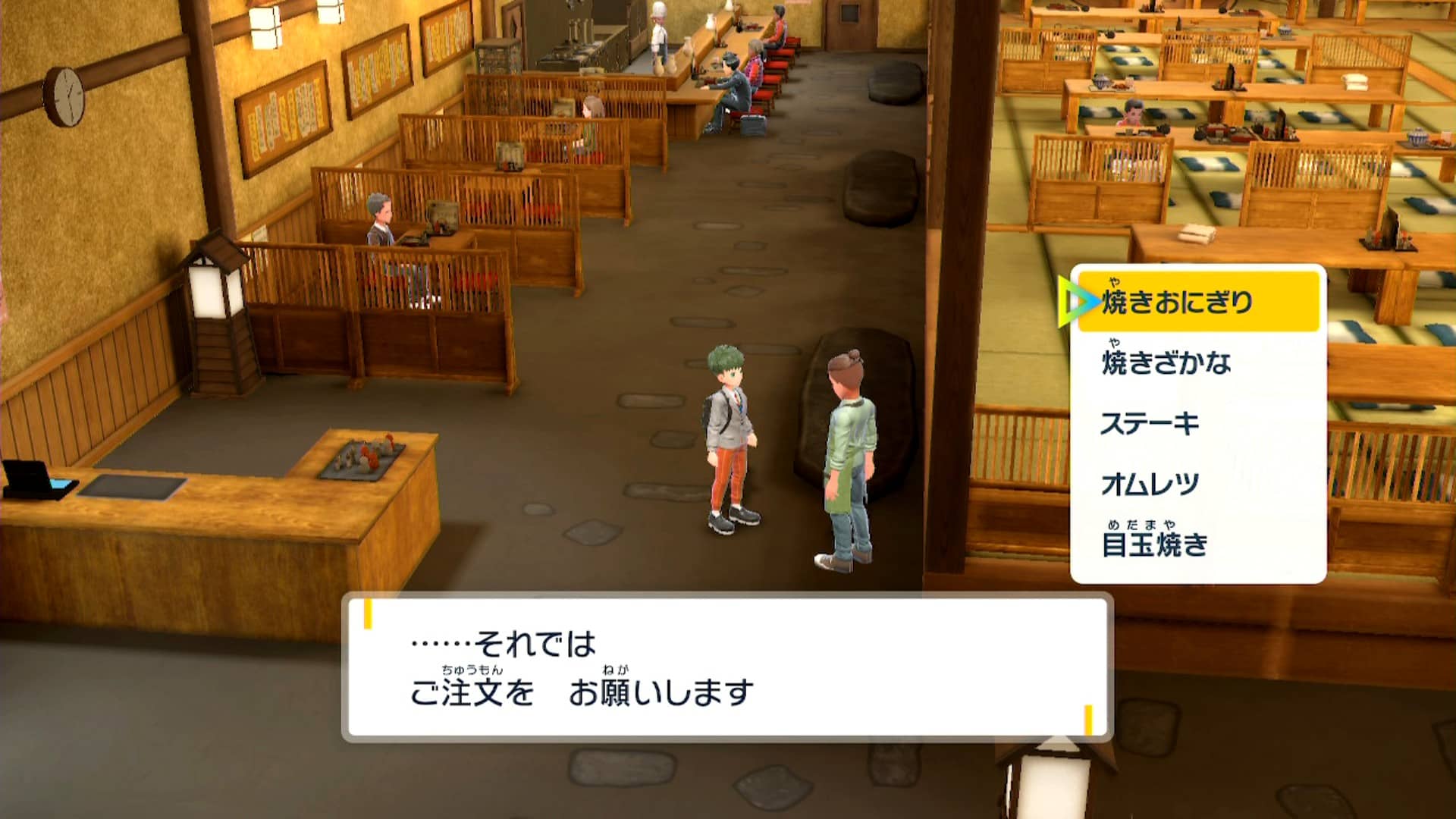This screenshot has width=1456, height=819.
Task: Click the bonsai display on the front counter
Action: point(364,459)
